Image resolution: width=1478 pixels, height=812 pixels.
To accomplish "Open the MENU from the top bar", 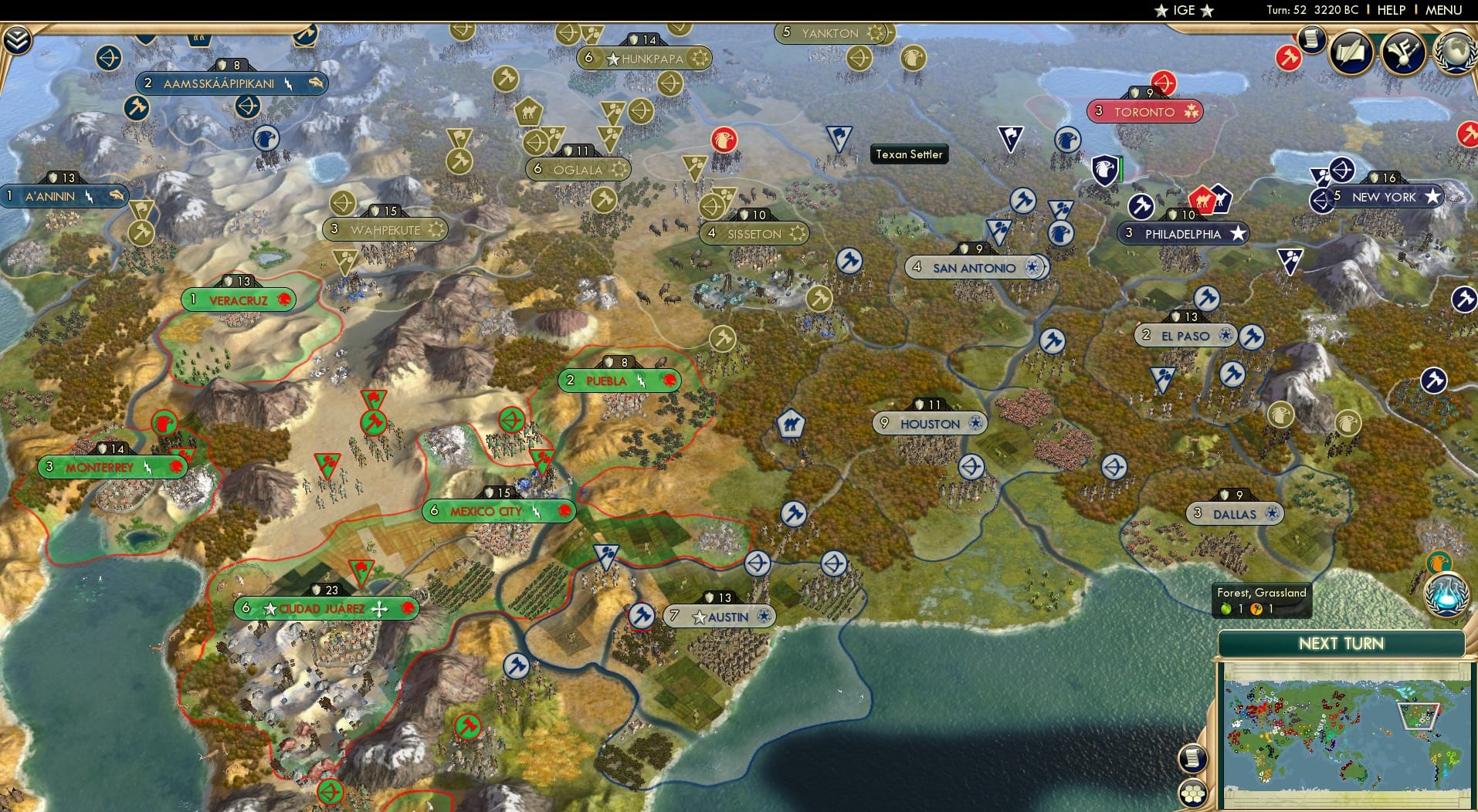I will (1441, 10).
